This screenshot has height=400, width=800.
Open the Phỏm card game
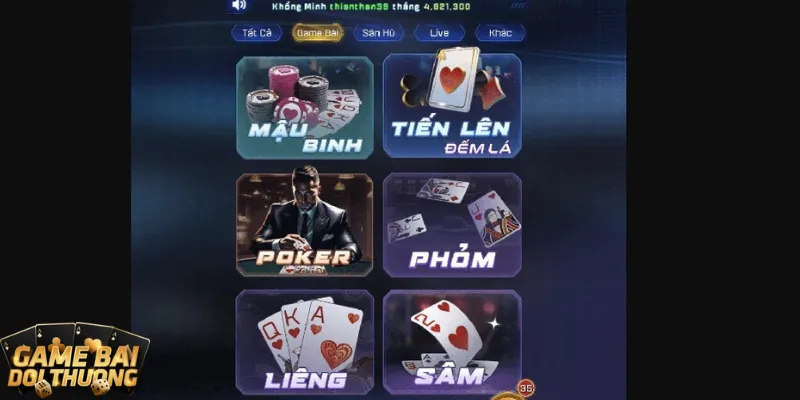[x=452, y=225]
